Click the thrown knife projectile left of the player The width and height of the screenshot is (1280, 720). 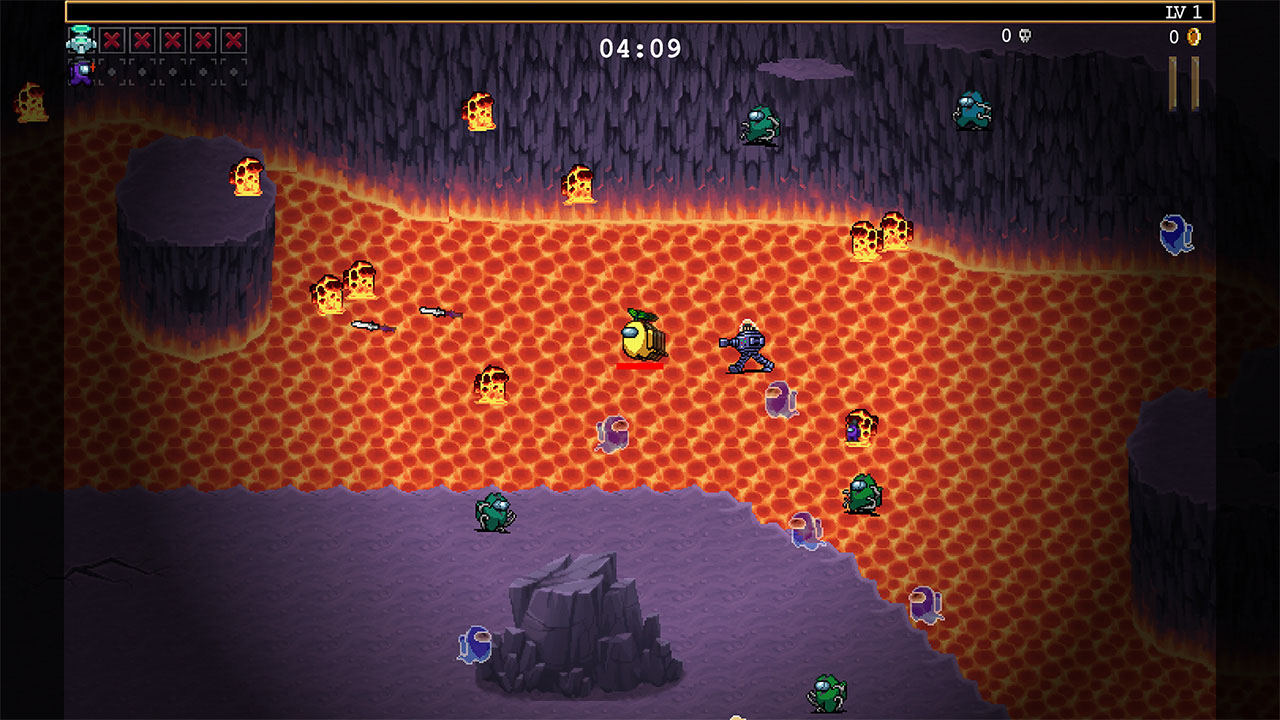point(440,313)
